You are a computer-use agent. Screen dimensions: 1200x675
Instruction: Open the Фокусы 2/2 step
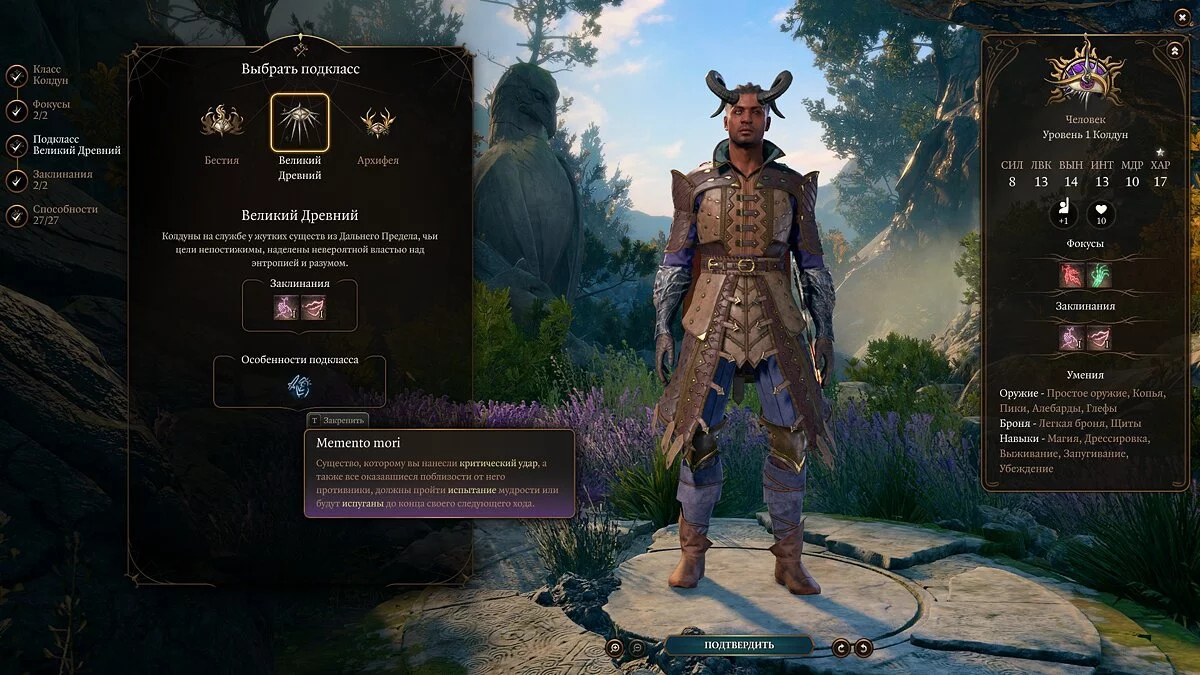click(17, 110)
